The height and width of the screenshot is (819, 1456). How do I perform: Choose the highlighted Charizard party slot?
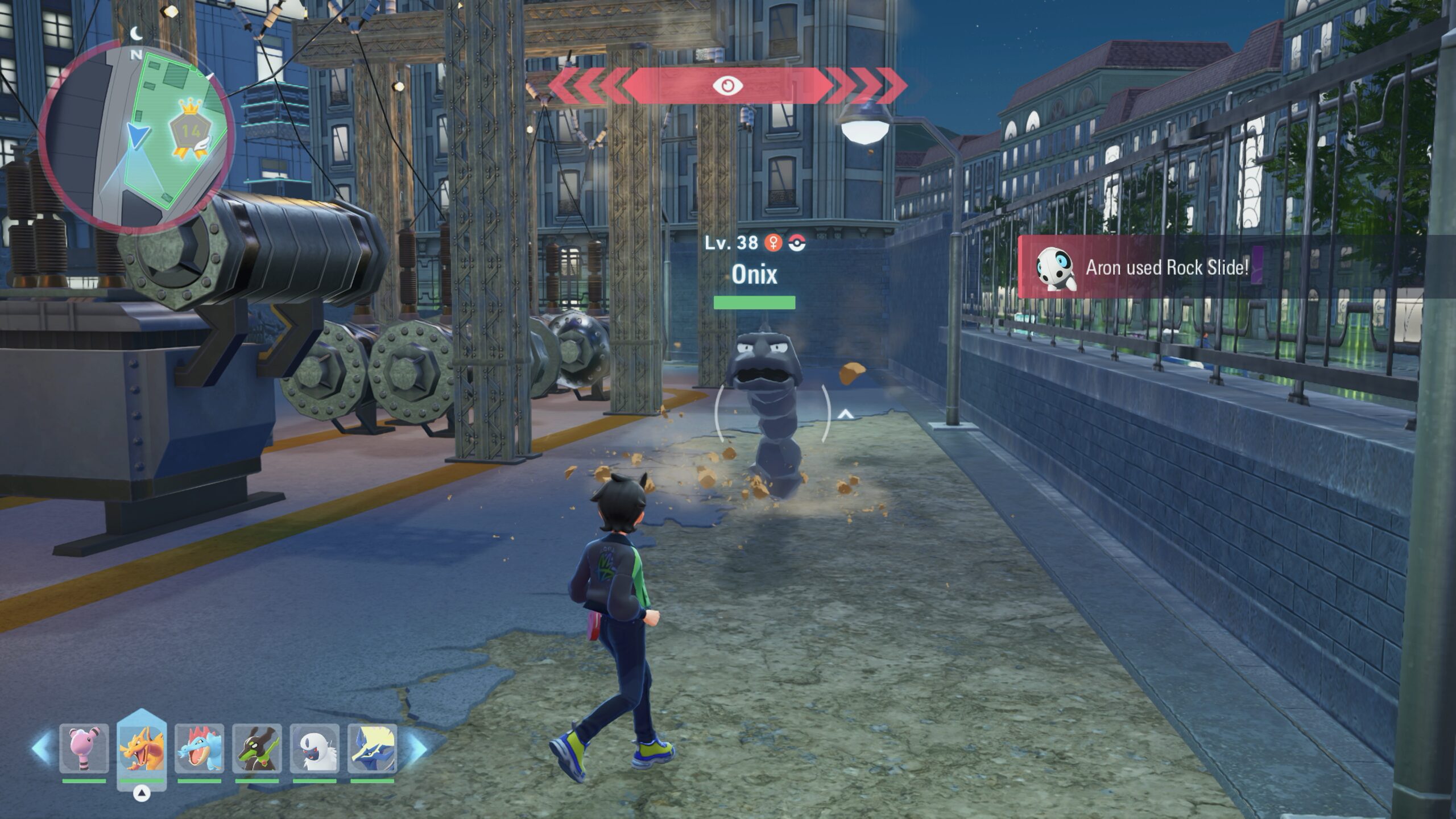tap(142, 748)
